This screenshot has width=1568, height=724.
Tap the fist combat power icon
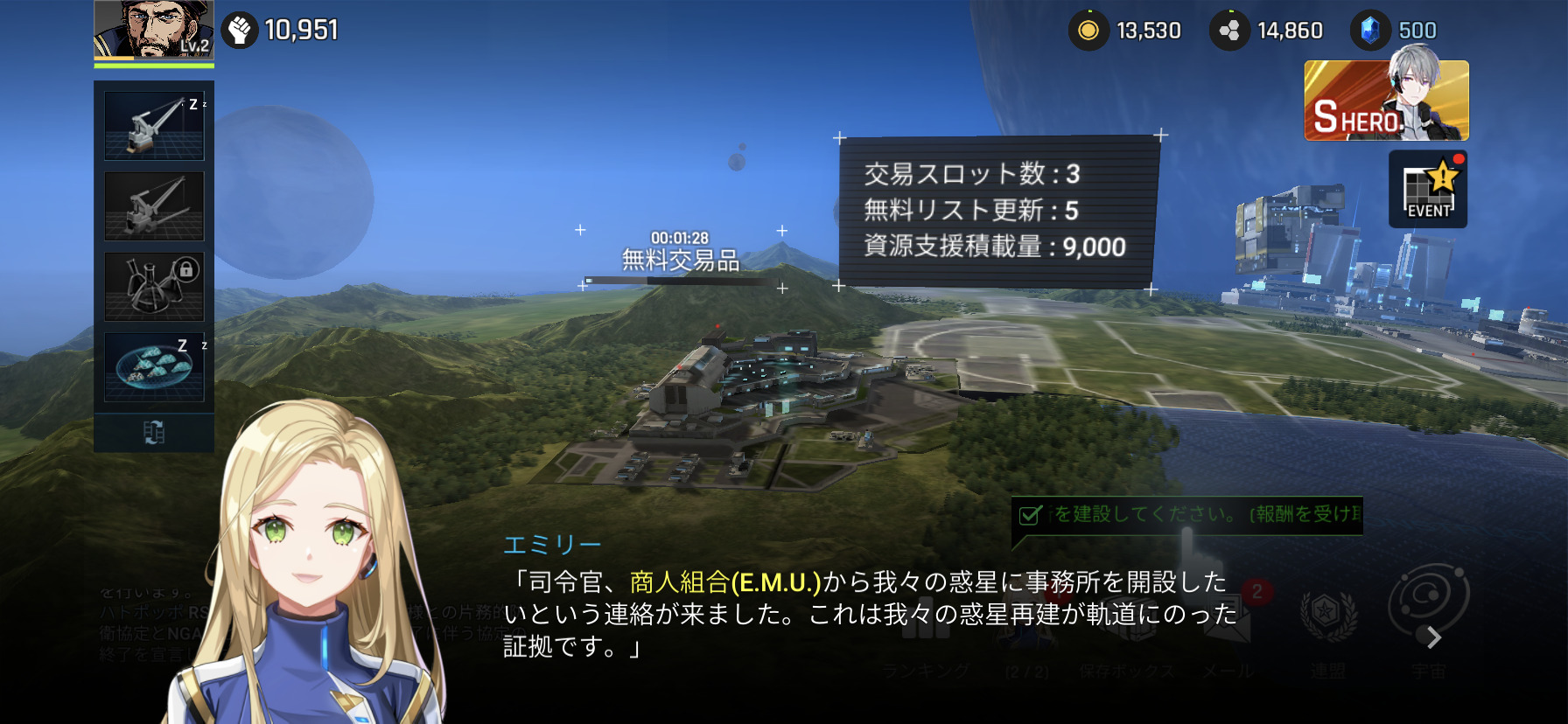coord(239,31)
